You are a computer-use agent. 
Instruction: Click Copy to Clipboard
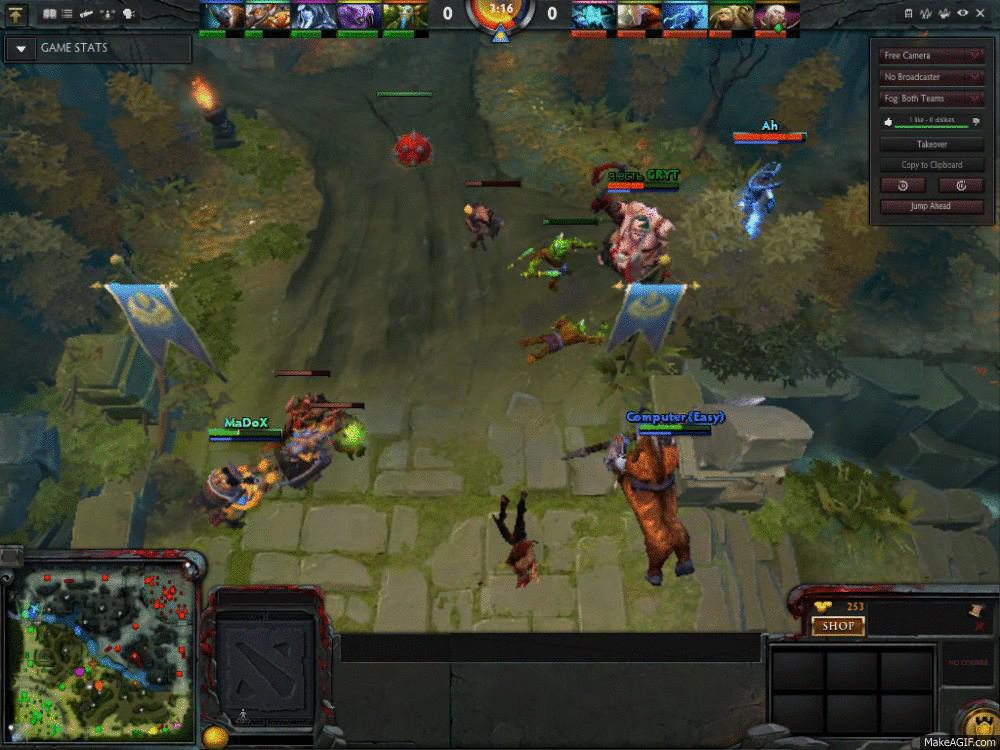coord(931,165)
